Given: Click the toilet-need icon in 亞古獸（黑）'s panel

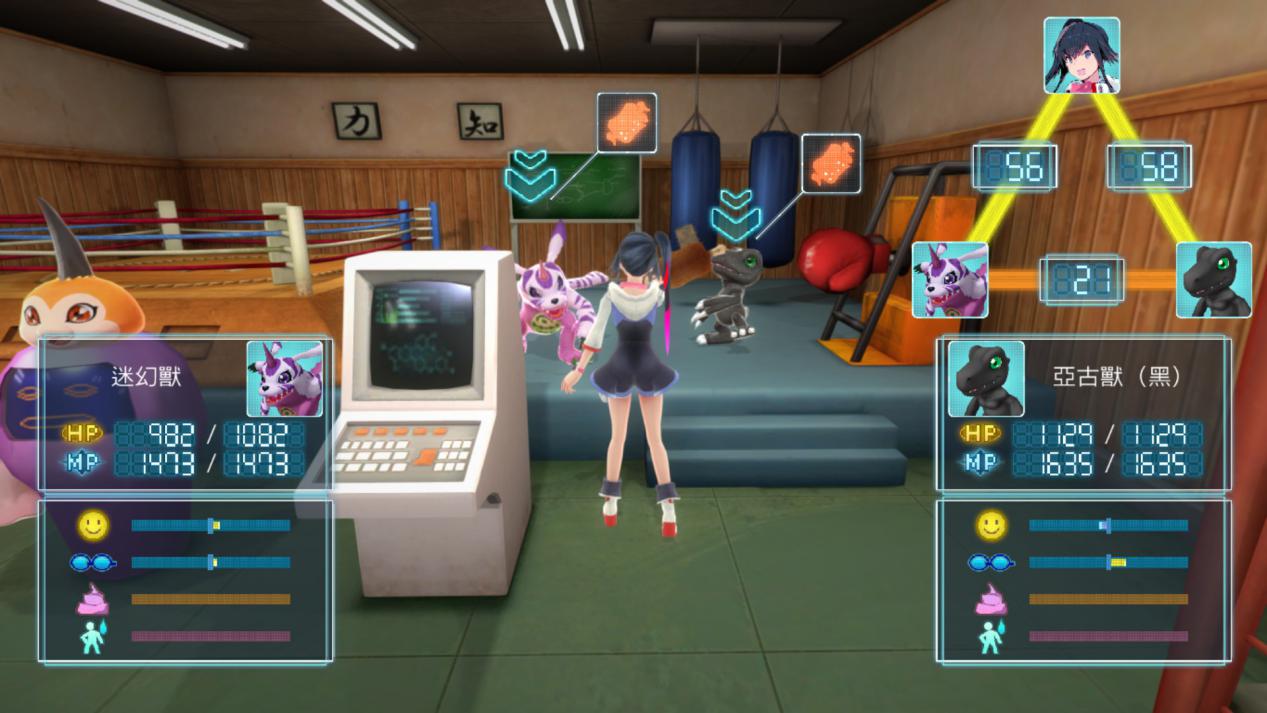Looking at the screenshot, I should pos(991,636).
